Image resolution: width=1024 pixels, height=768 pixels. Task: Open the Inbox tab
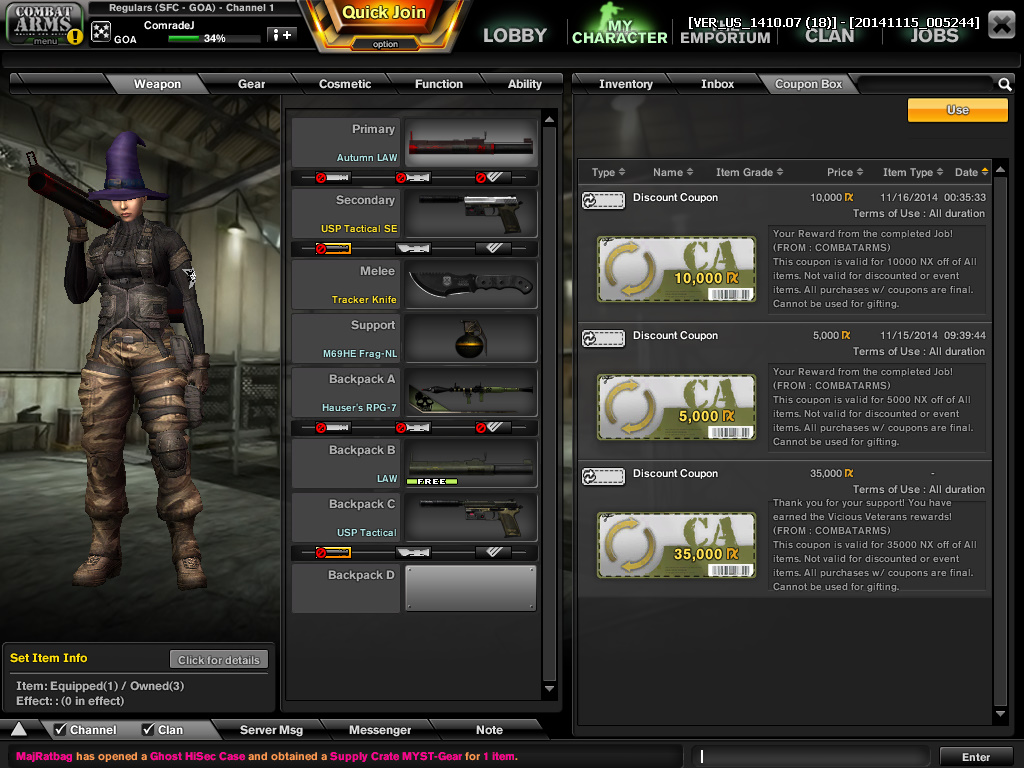pos(717,84)
